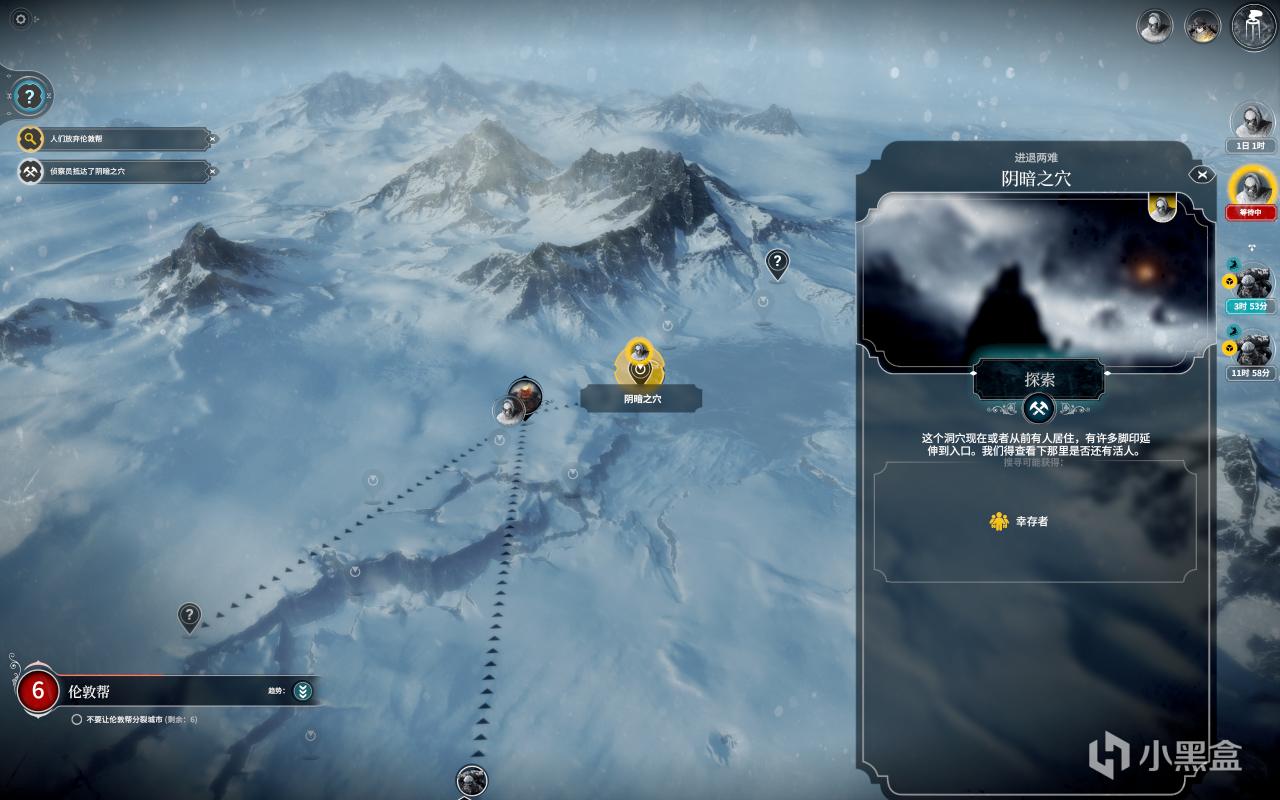Close the 阴暗之穴 location panel

tap(1202, 175)
